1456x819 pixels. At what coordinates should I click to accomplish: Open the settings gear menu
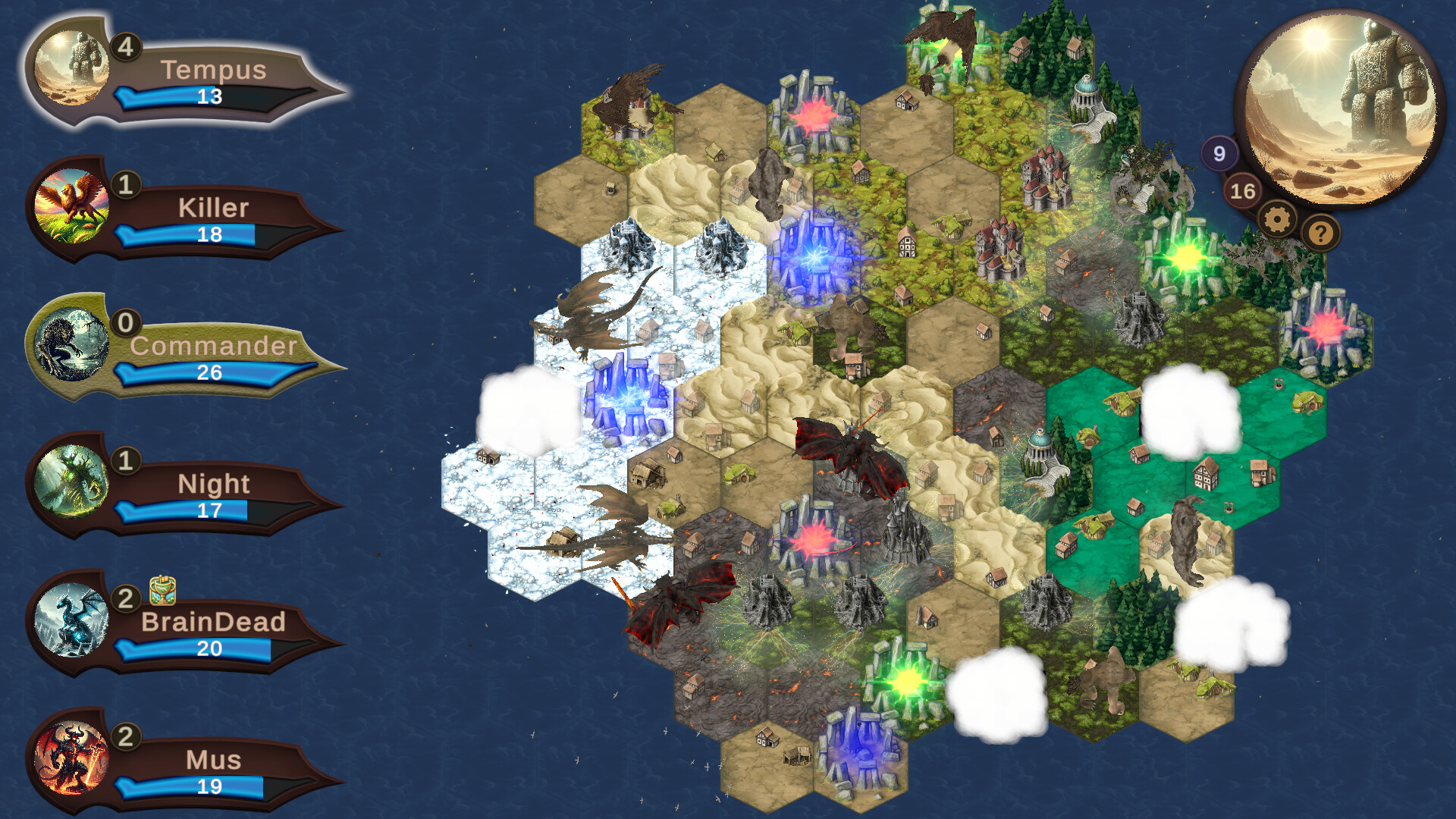[x=1279, y=219]
